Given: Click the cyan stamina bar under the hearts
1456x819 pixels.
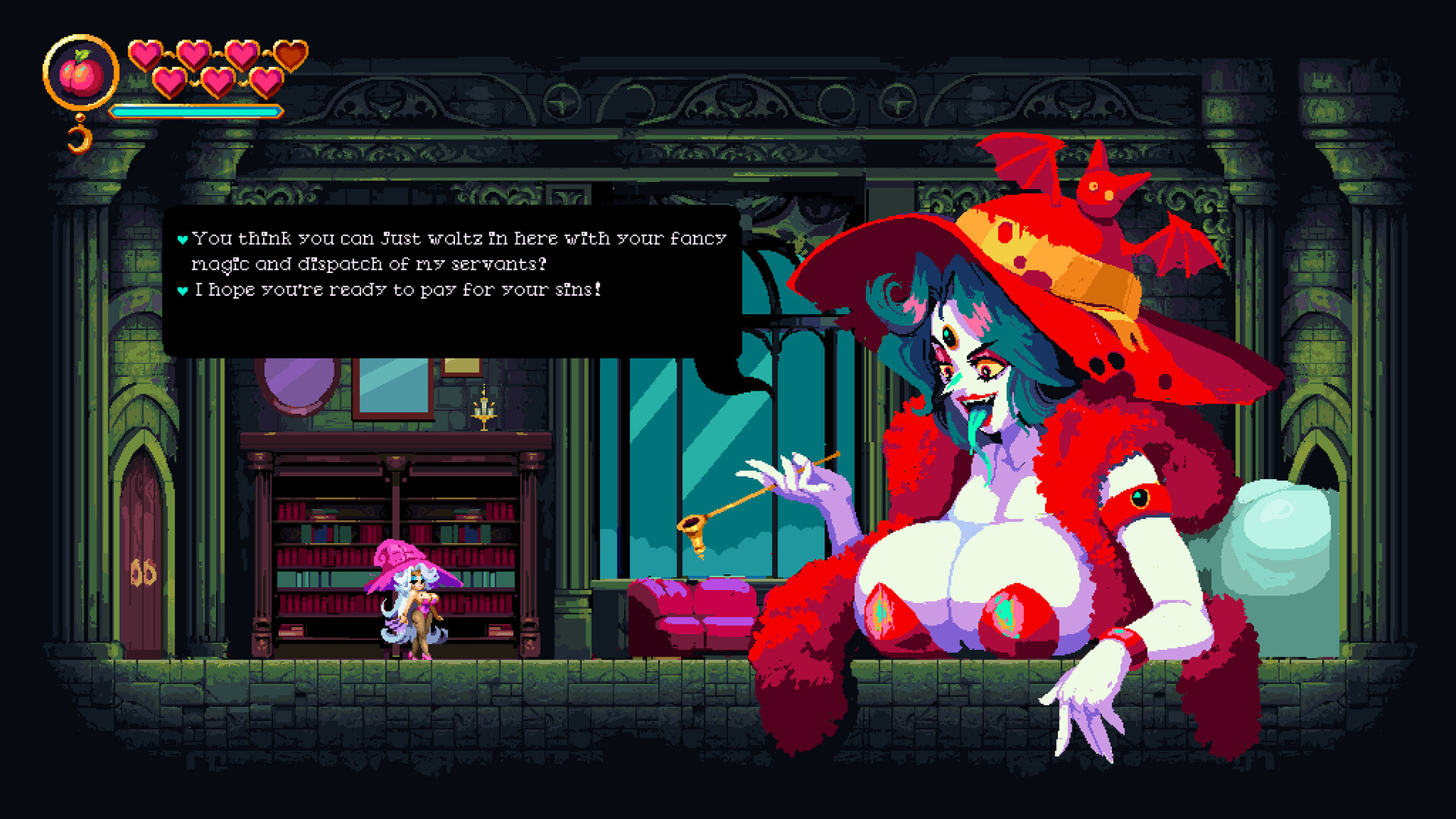Looking at the screenshot, I should pos(193,110).
